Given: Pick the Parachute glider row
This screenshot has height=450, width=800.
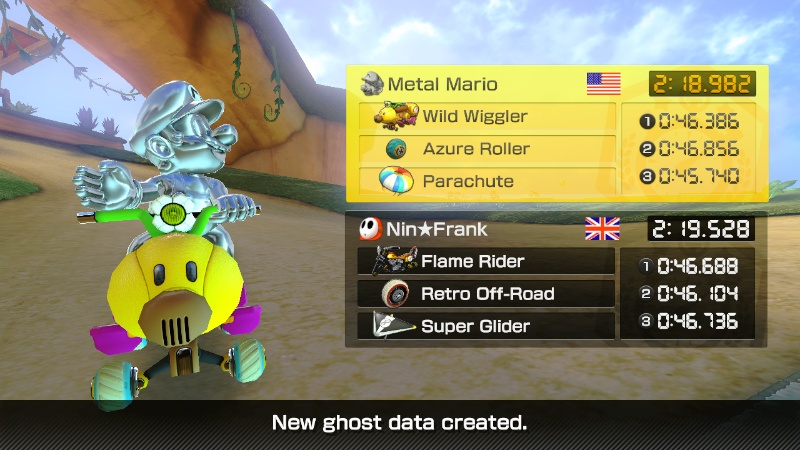Looking at the screenshot, I should pos(487,181).
